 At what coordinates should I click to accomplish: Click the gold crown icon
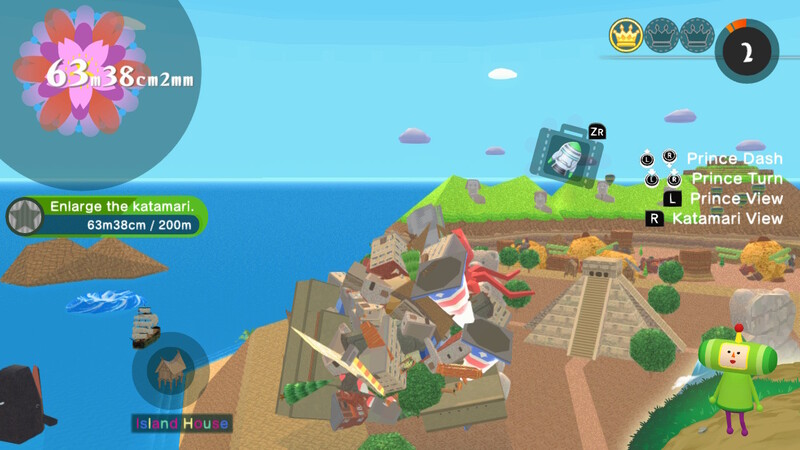pos(625,37)
